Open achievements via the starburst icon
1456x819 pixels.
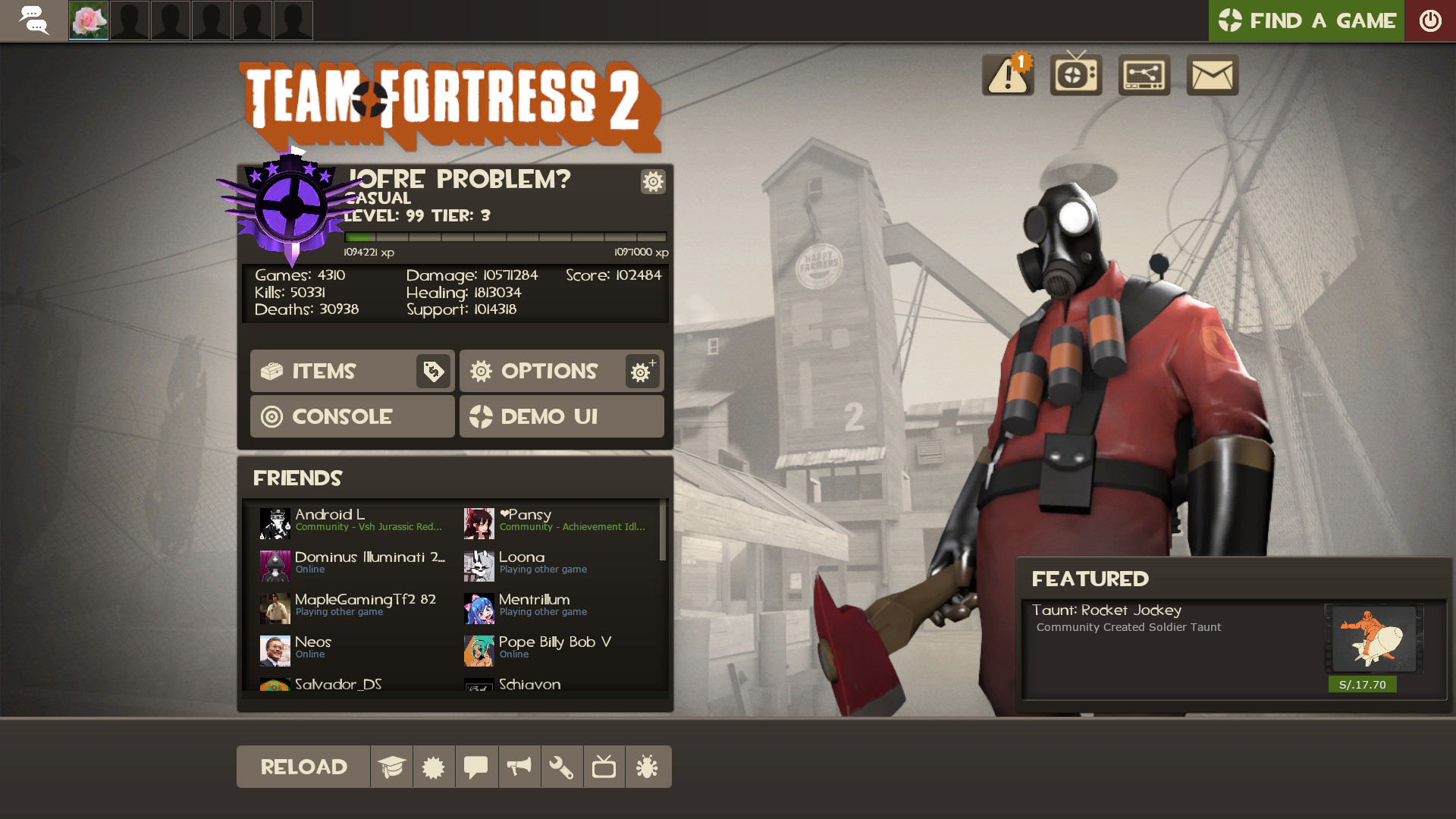pos(434,767)
